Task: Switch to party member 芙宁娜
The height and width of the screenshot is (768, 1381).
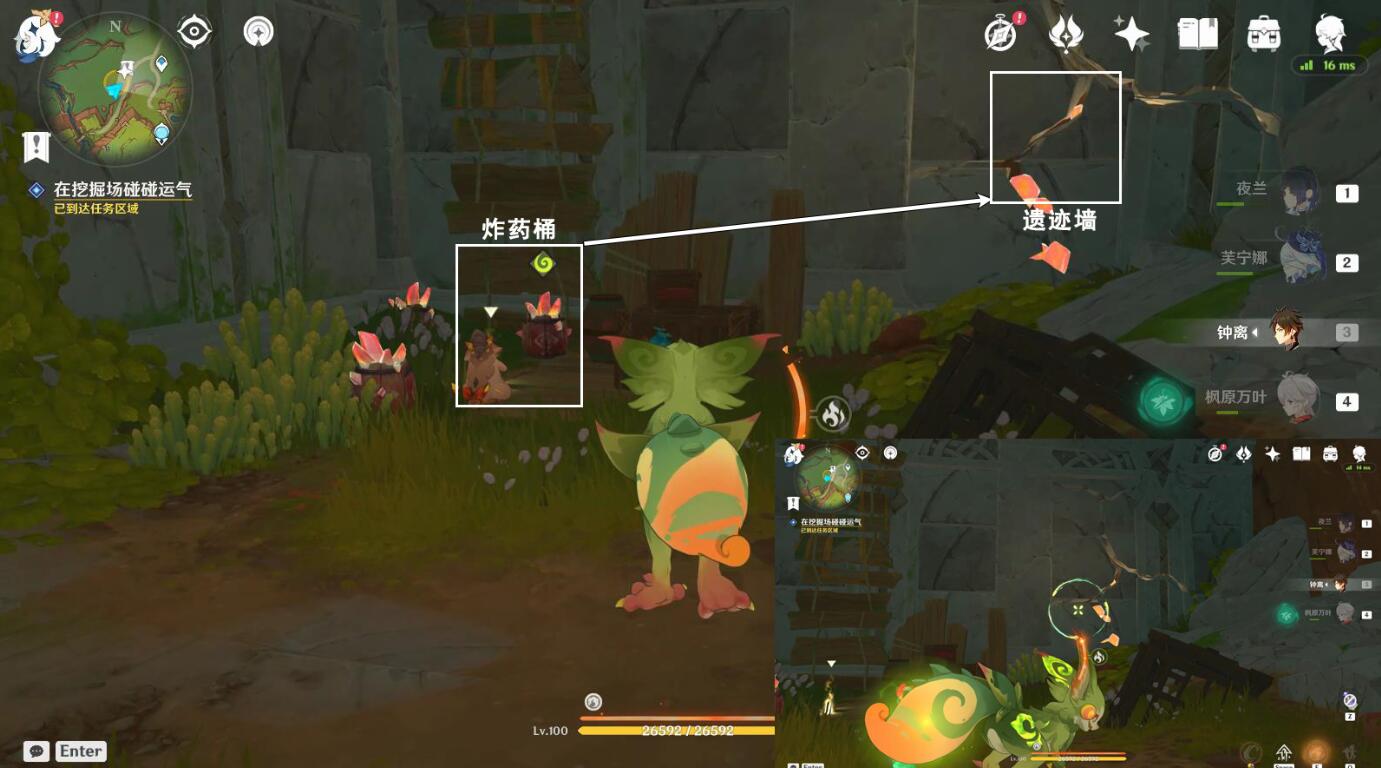Action: (1300, 261)
